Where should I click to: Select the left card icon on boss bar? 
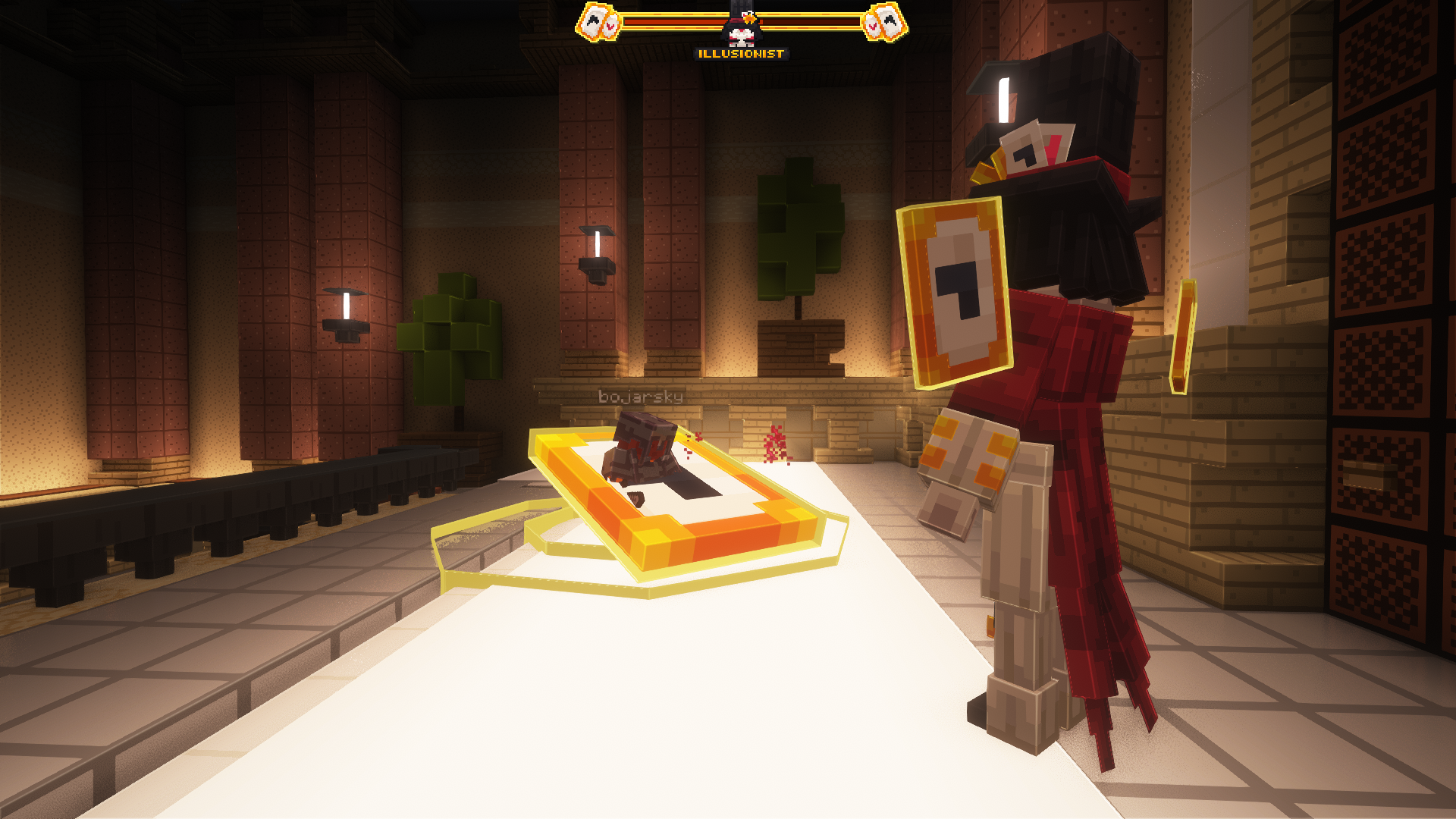(x=597, y=21)
